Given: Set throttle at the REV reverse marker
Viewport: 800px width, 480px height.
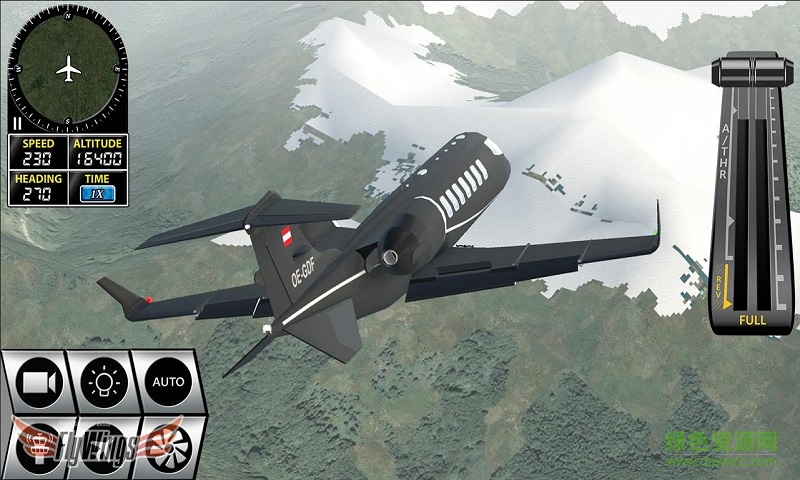Looking at the screenshot, I should pyautogui.click(x=723, y=288).
